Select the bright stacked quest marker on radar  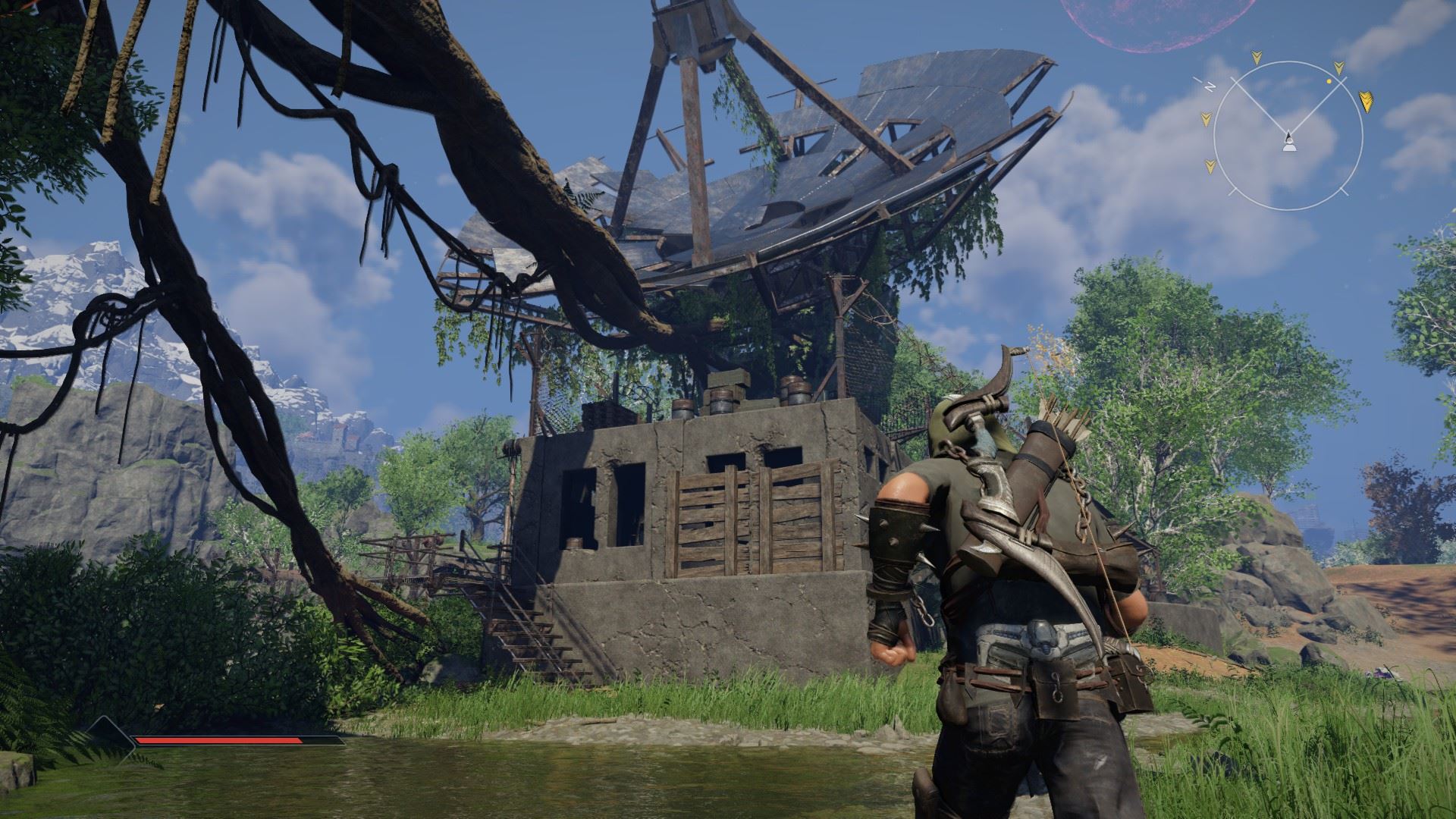[1366, 100]
